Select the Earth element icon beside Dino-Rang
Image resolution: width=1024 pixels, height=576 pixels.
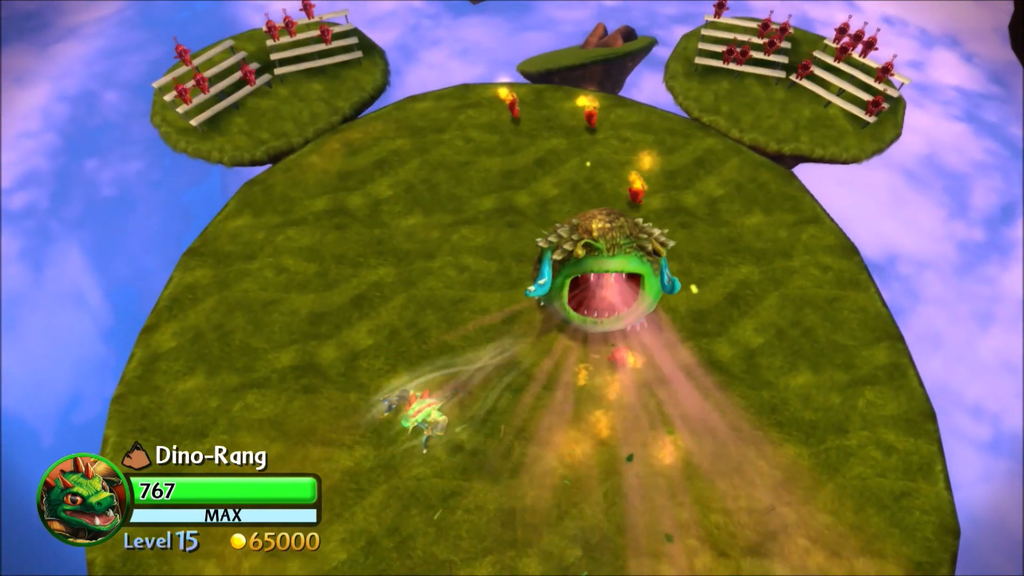pyautogui.click(x=136, y=457)
